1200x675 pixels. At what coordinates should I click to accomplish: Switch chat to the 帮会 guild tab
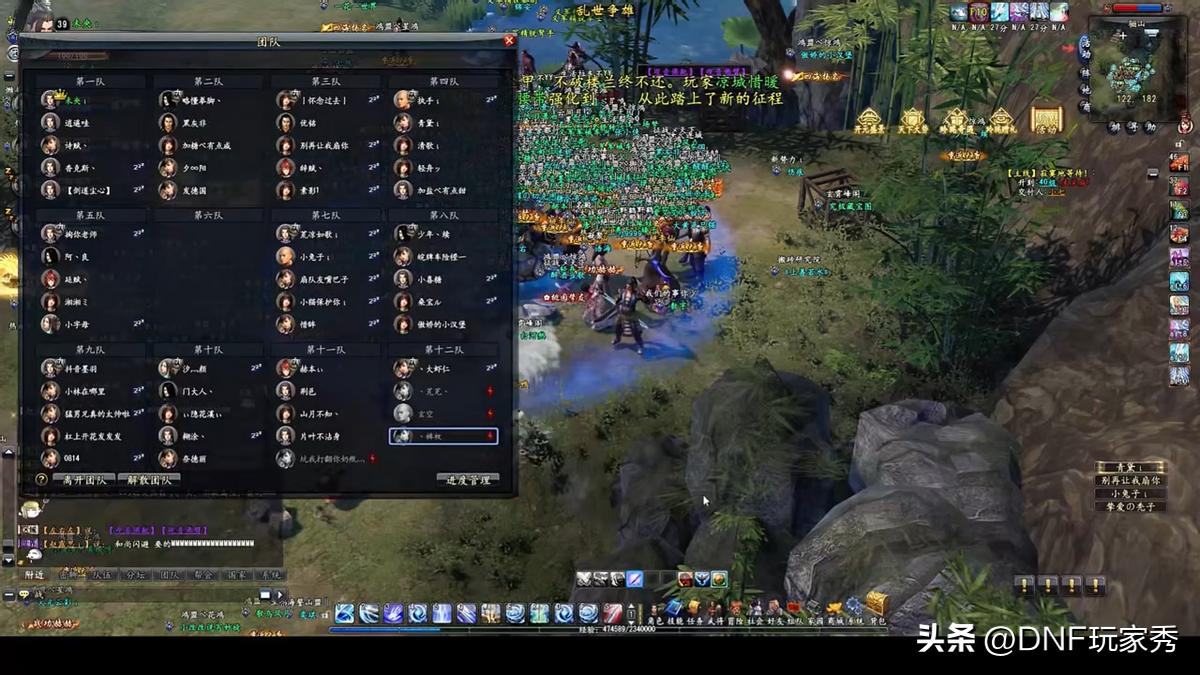[x=206, y=575]
